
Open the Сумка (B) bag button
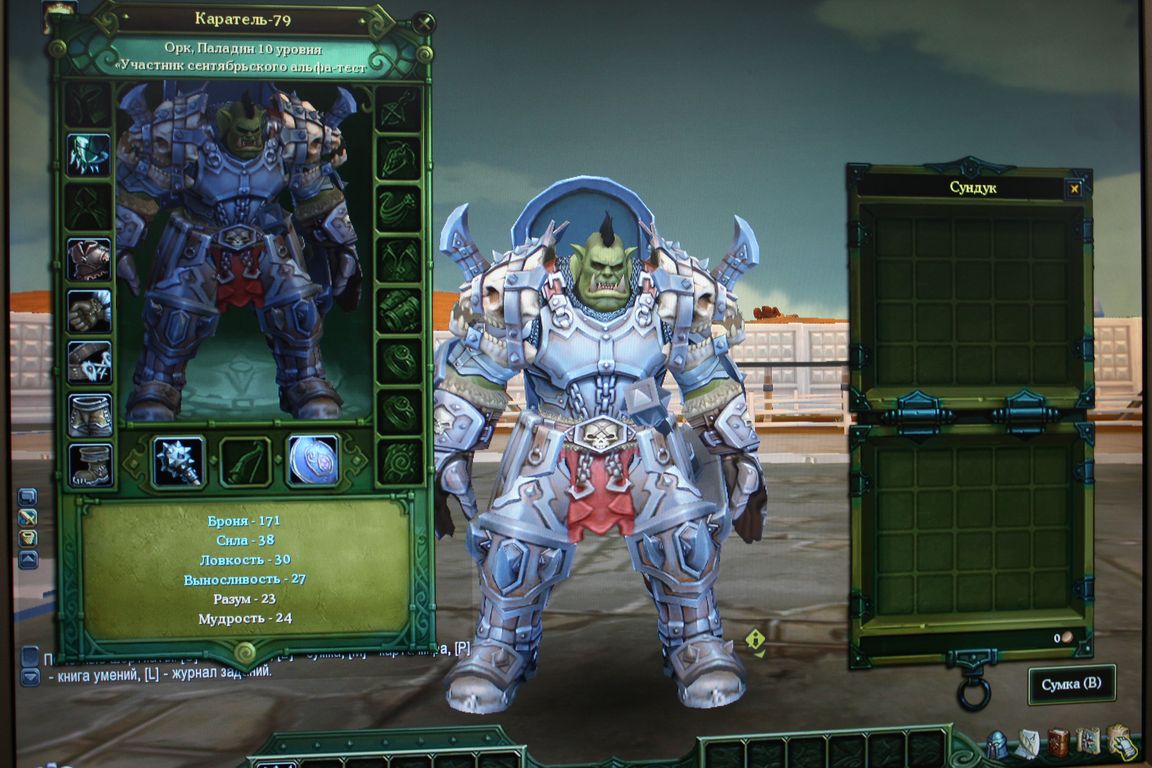click(x=1071, y=684)
